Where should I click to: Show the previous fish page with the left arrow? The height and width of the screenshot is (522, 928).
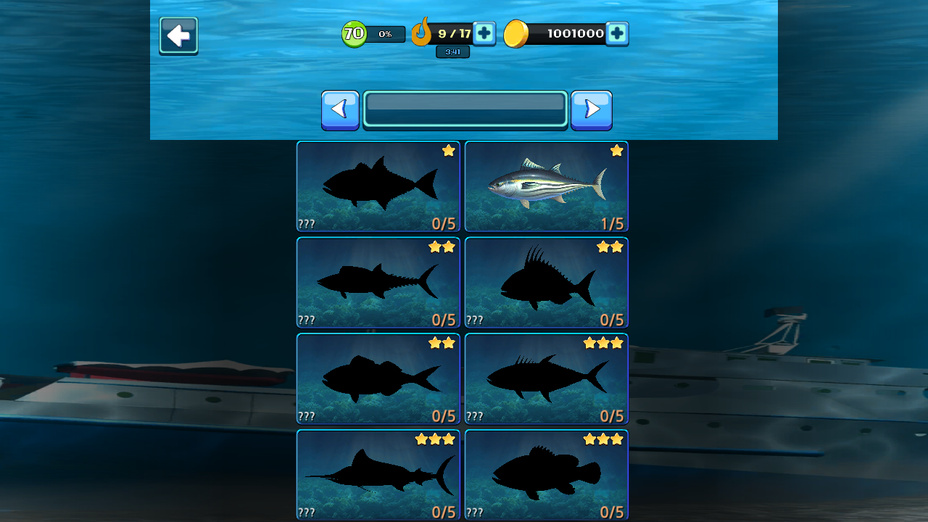340,110
